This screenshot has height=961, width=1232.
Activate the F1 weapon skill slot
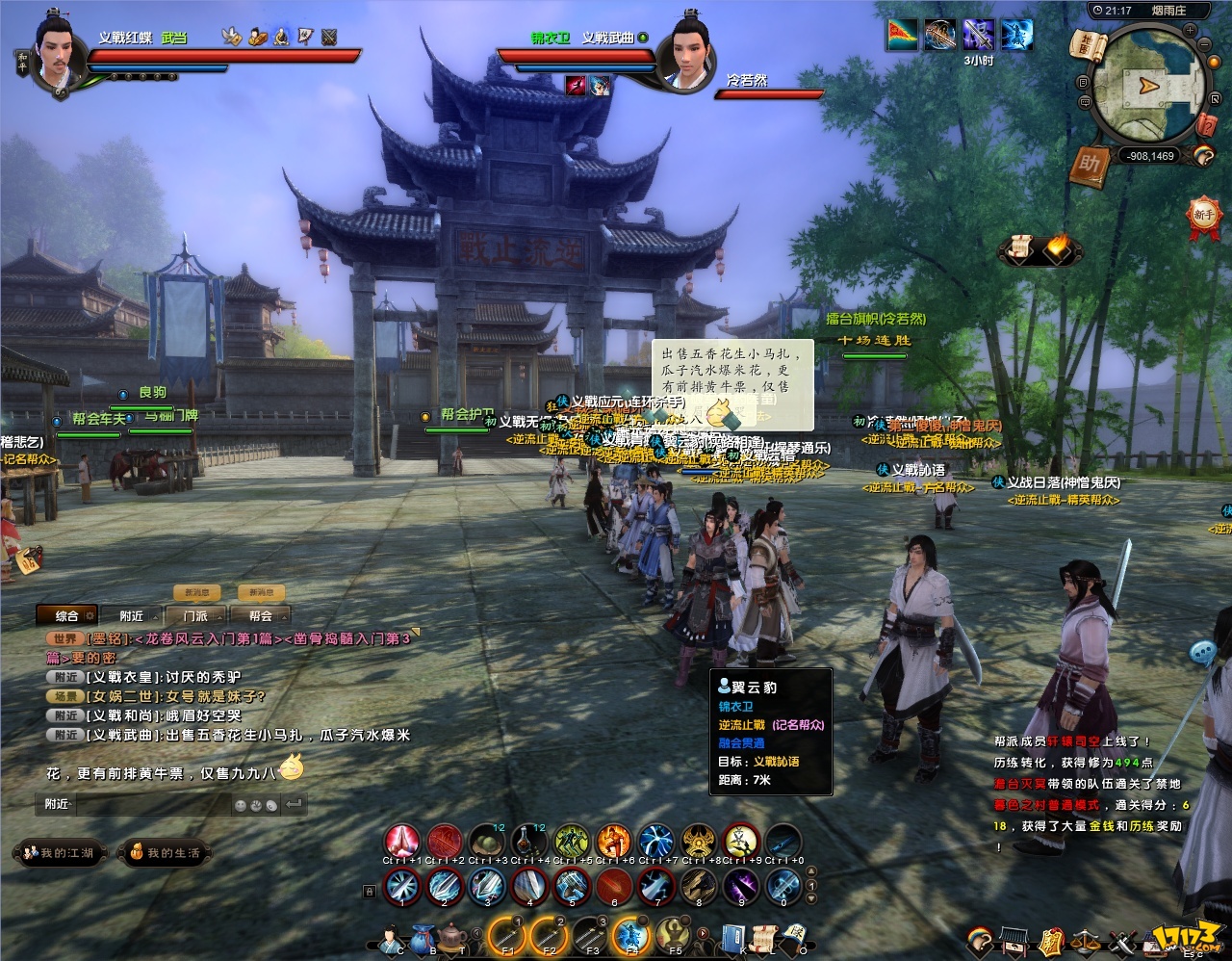509,934
